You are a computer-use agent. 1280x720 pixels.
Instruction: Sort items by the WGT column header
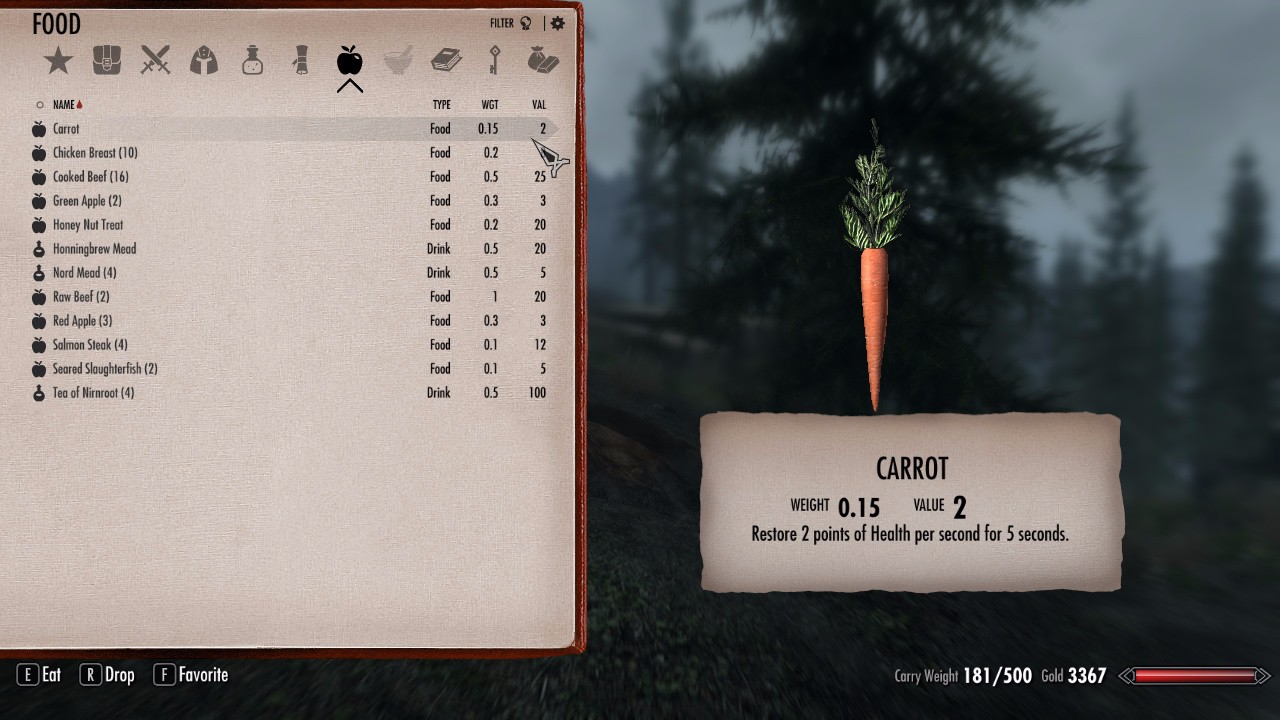pos(490,105)
